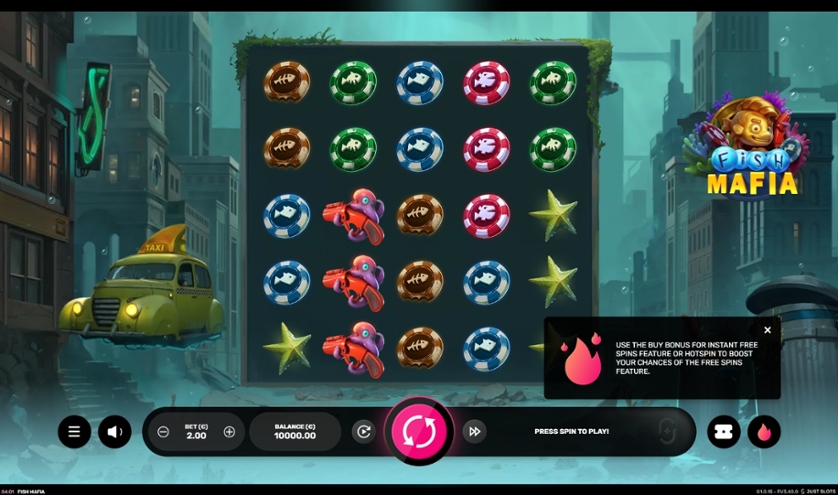Toggle the fast-forward turbo spin

point(475,431)
